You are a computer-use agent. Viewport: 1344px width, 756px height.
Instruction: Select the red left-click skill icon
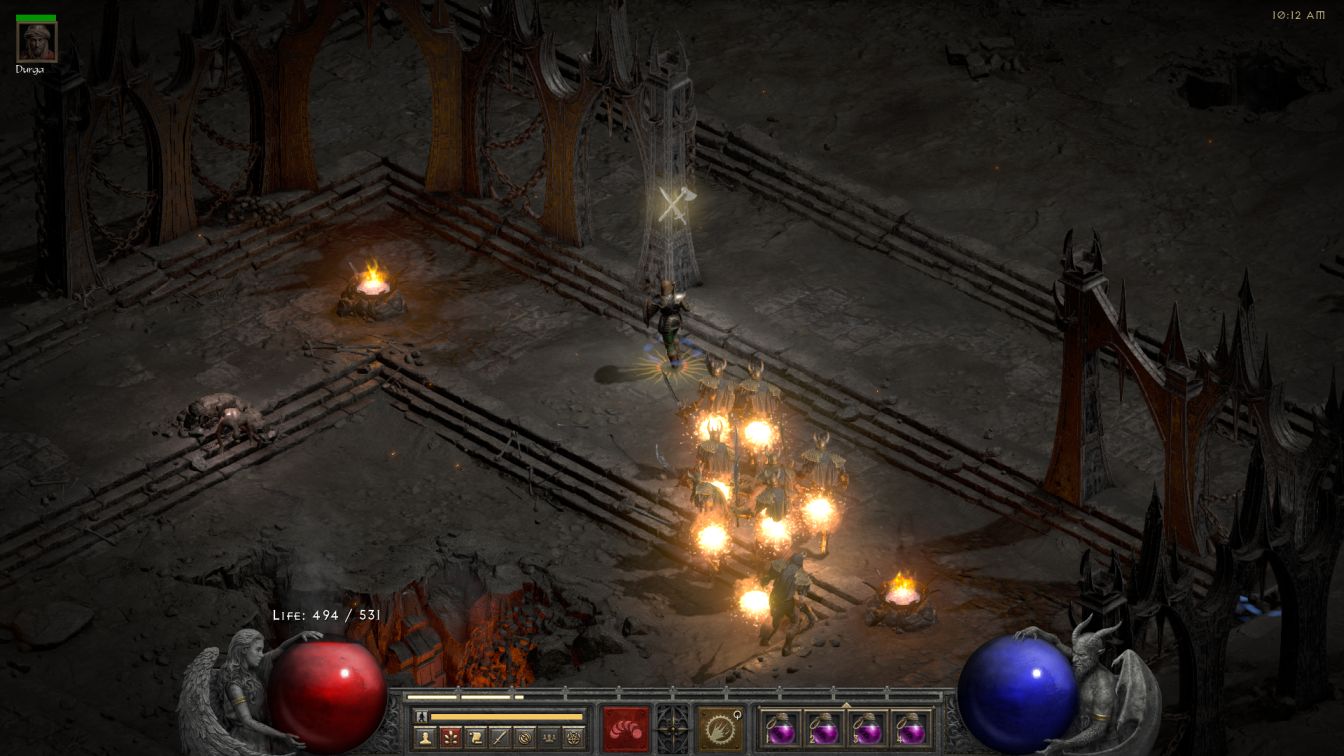(626, 728)
